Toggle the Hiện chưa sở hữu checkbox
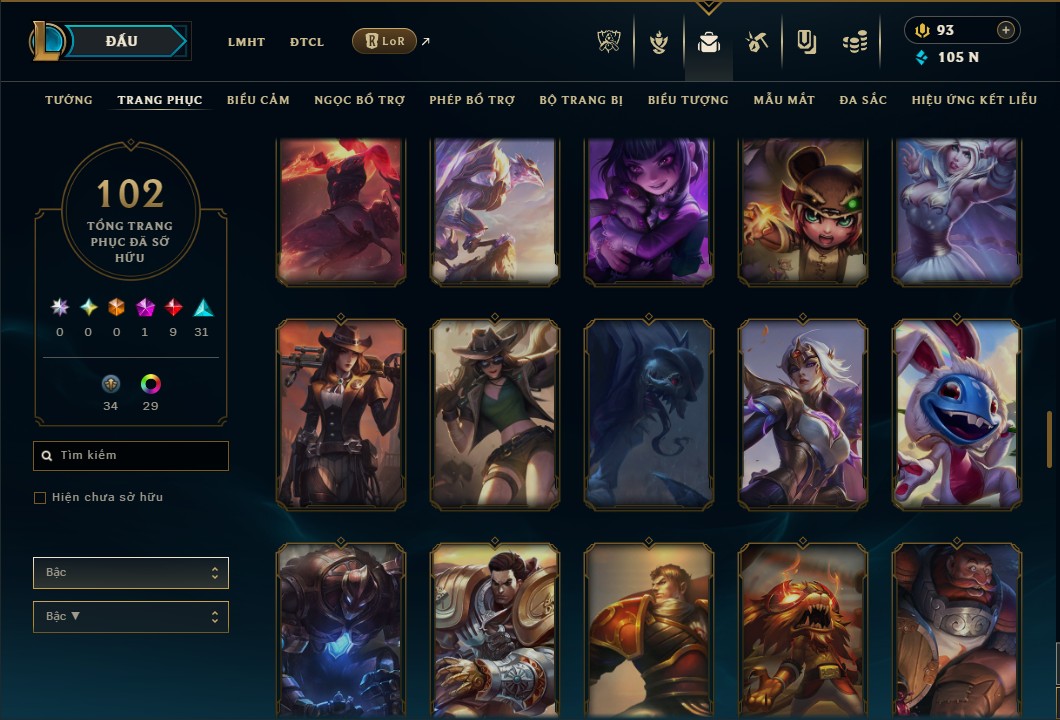 tap(40, 498)
